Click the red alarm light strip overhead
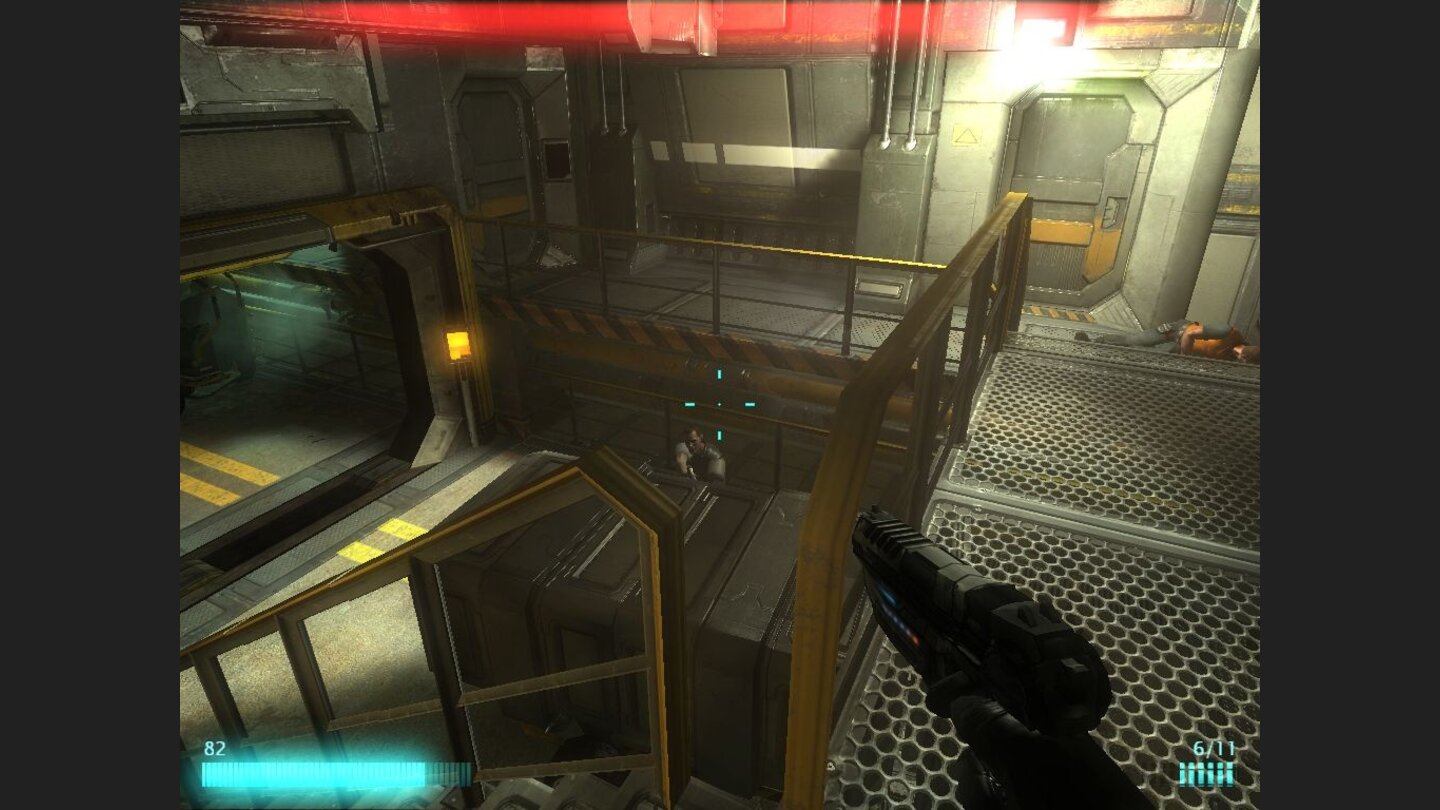Screen dimensions: 1440x810 (600, 15)
